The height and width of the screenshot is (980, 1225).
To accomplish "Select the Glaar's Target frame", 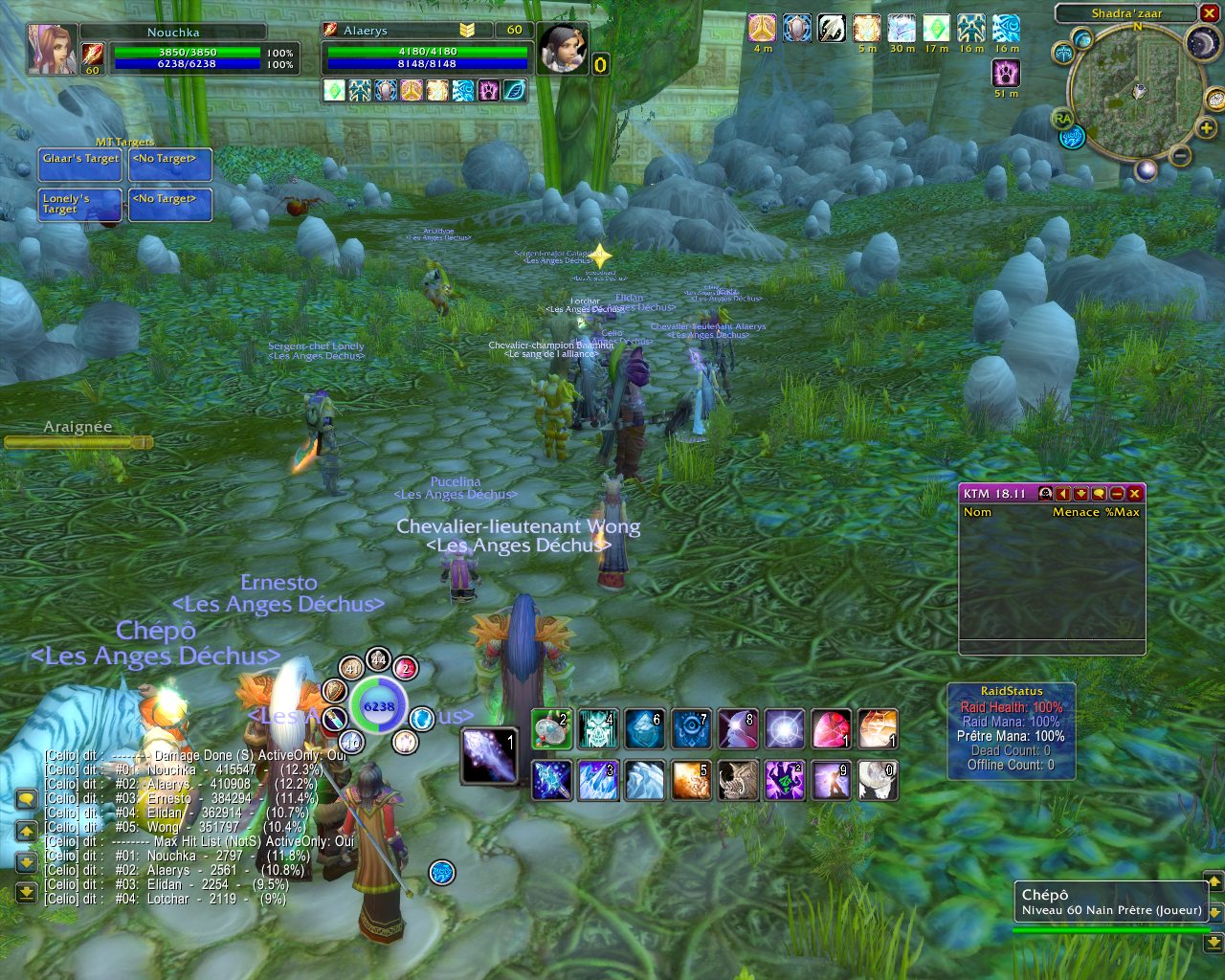I will (80, 165).
